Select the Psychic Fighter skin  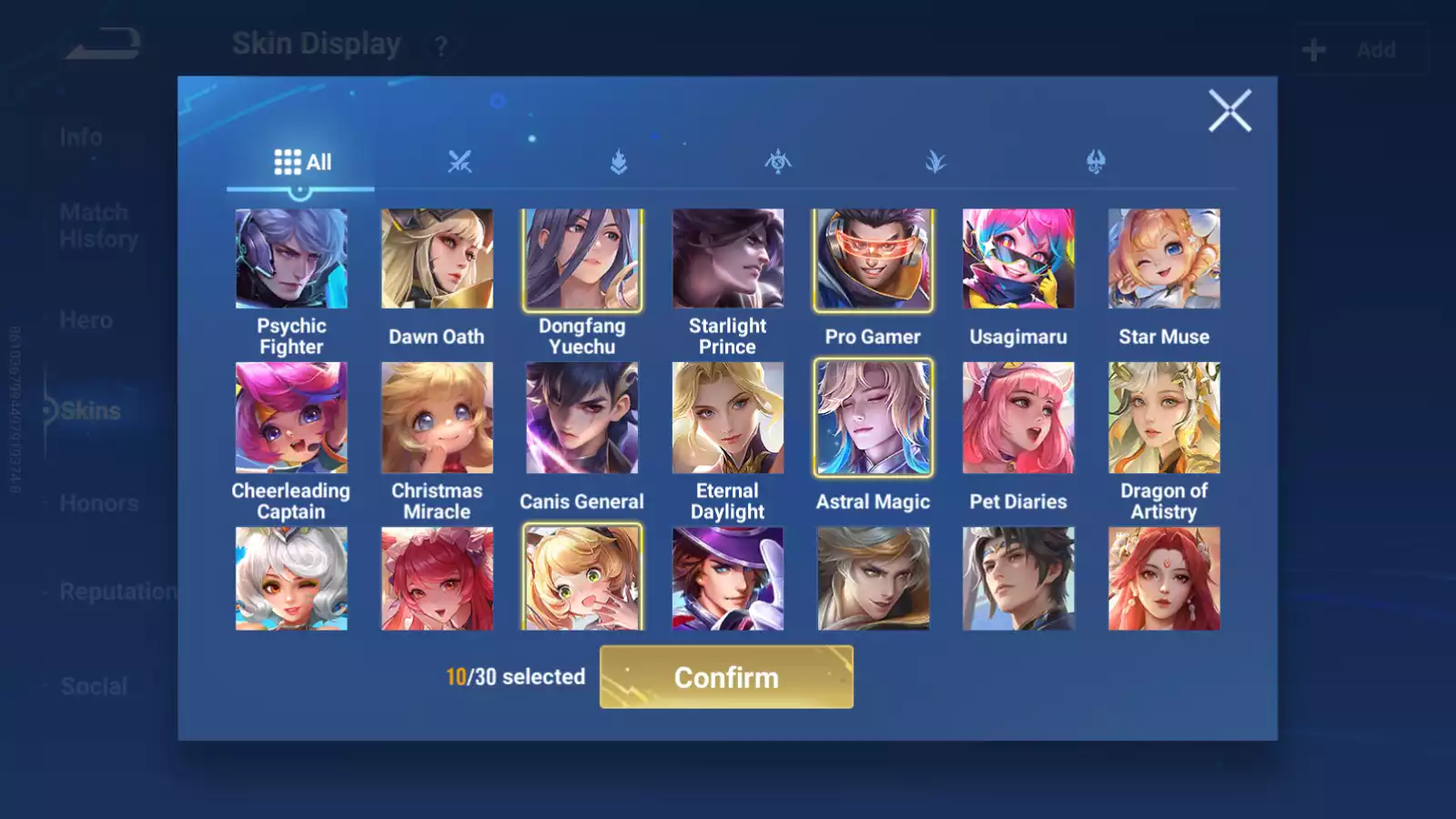[291, 259]
